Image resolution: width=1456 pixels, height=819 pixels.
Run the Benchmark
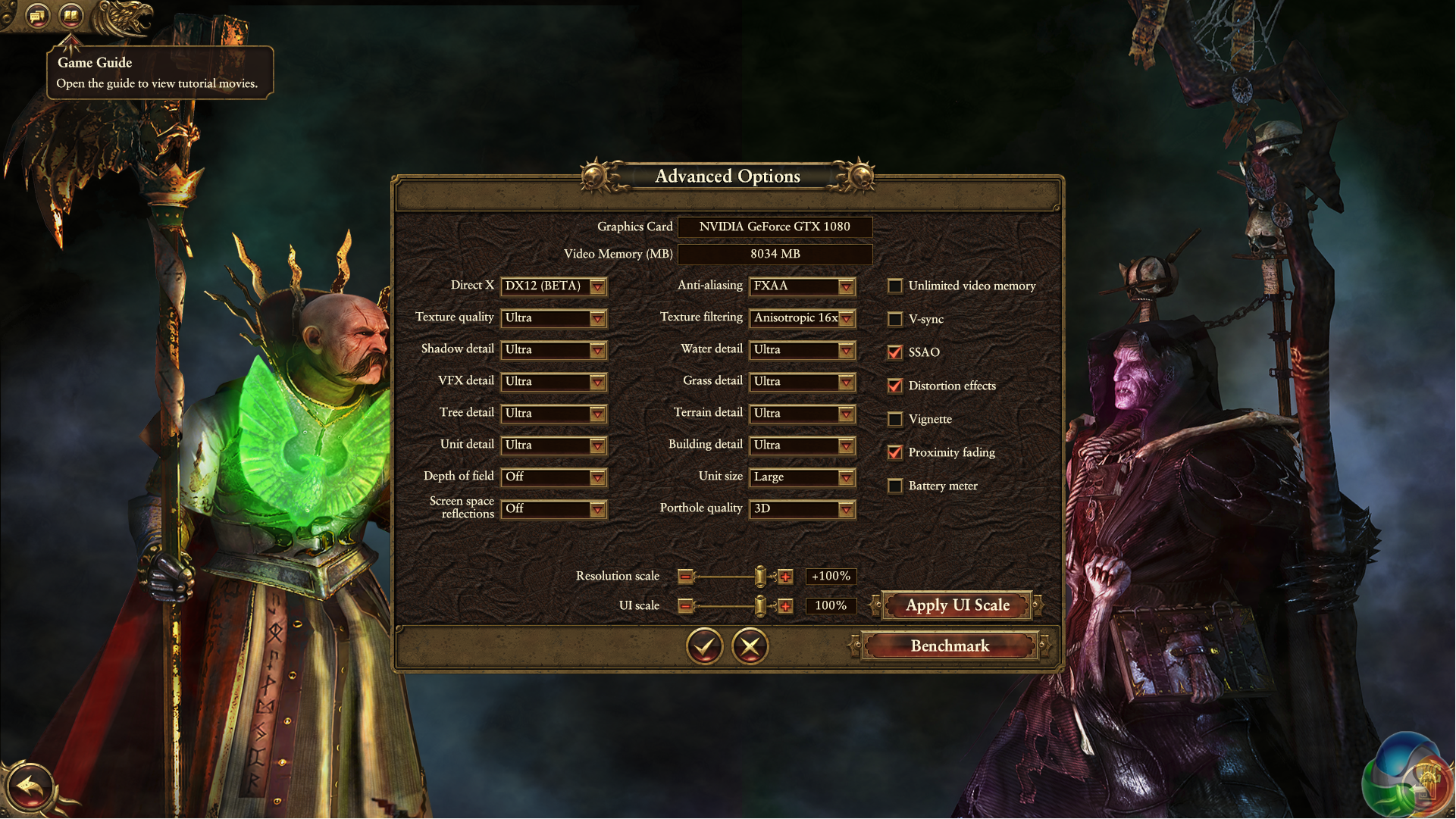pyautogui.click(x=950, y=646)
